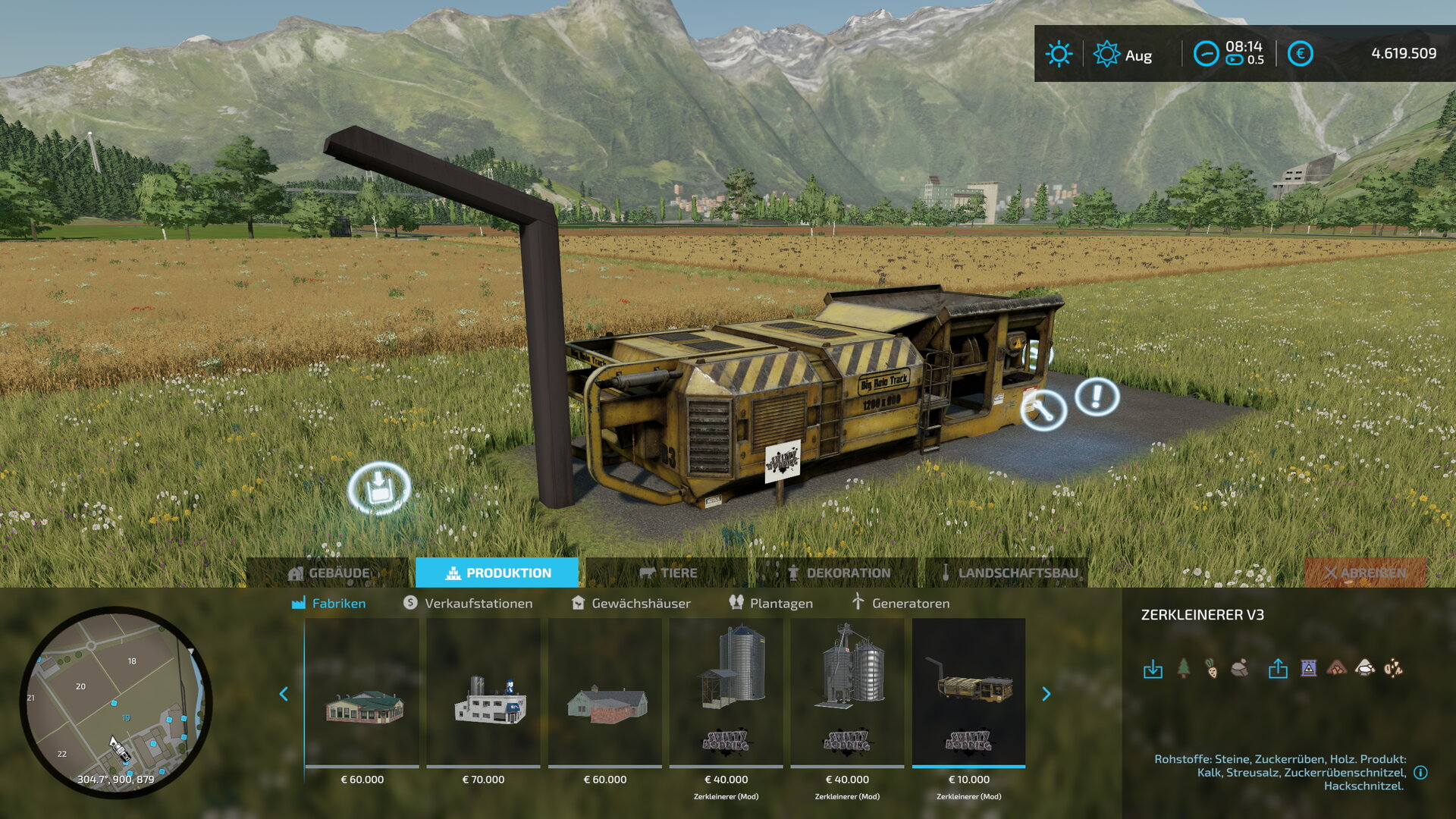Switch to the Gebäude category tab

click(x=329, y=573)
